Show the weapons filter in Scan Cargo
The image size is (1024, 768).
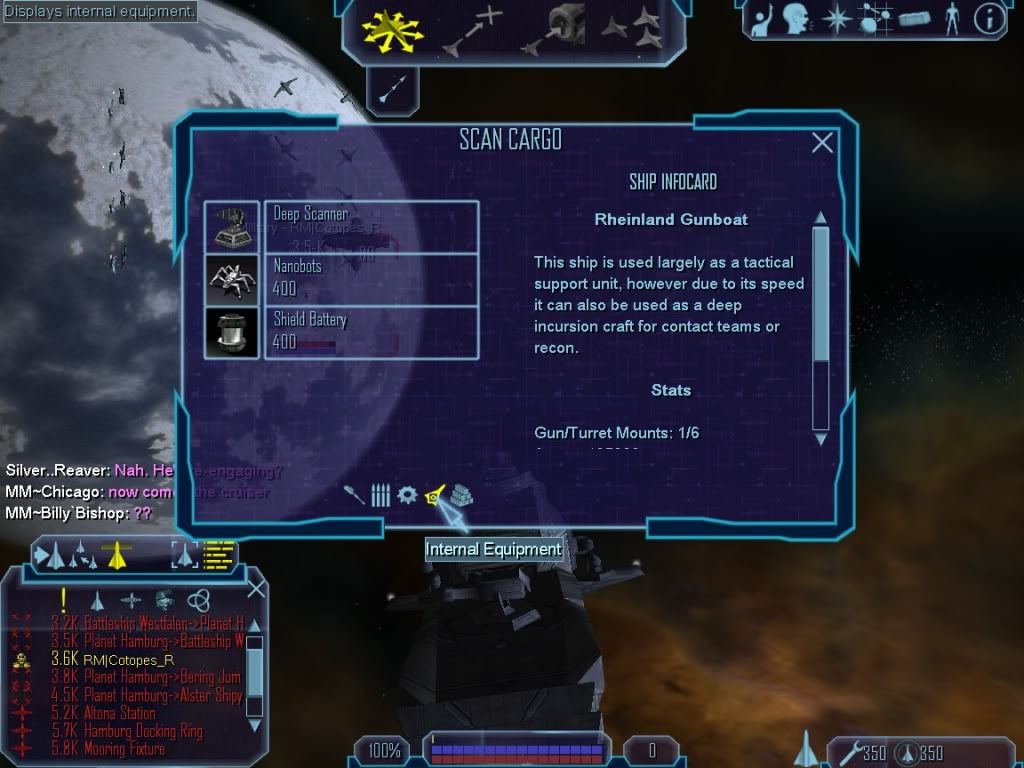pyautogui.click(x=355, y=495)
